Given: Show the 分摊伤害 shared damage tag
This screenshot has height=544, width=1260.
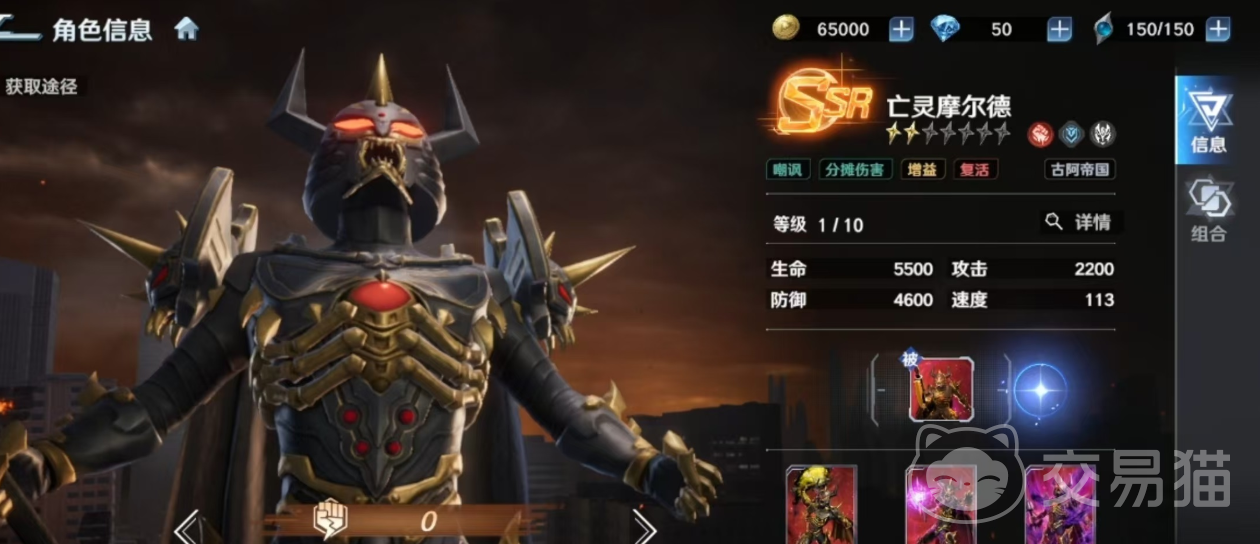Looking at the screenshot, I should tap(856, 169).
